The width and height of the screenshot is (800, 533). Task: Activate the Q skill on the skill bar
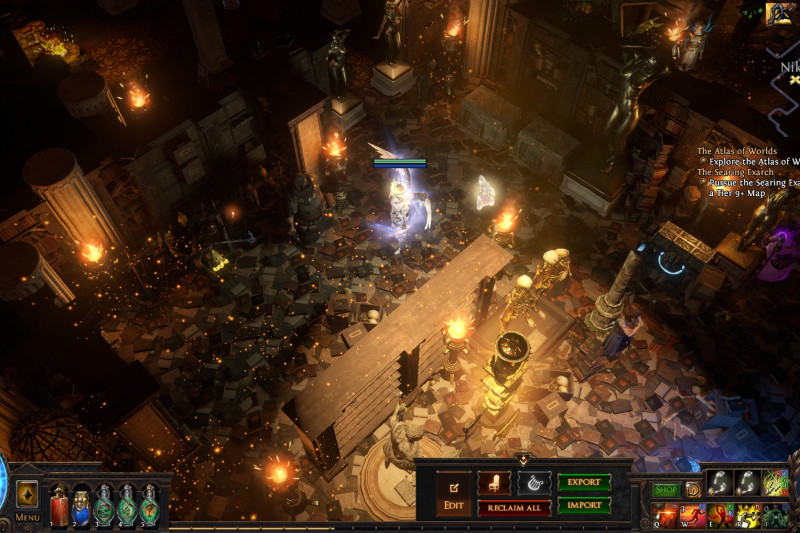665,515
